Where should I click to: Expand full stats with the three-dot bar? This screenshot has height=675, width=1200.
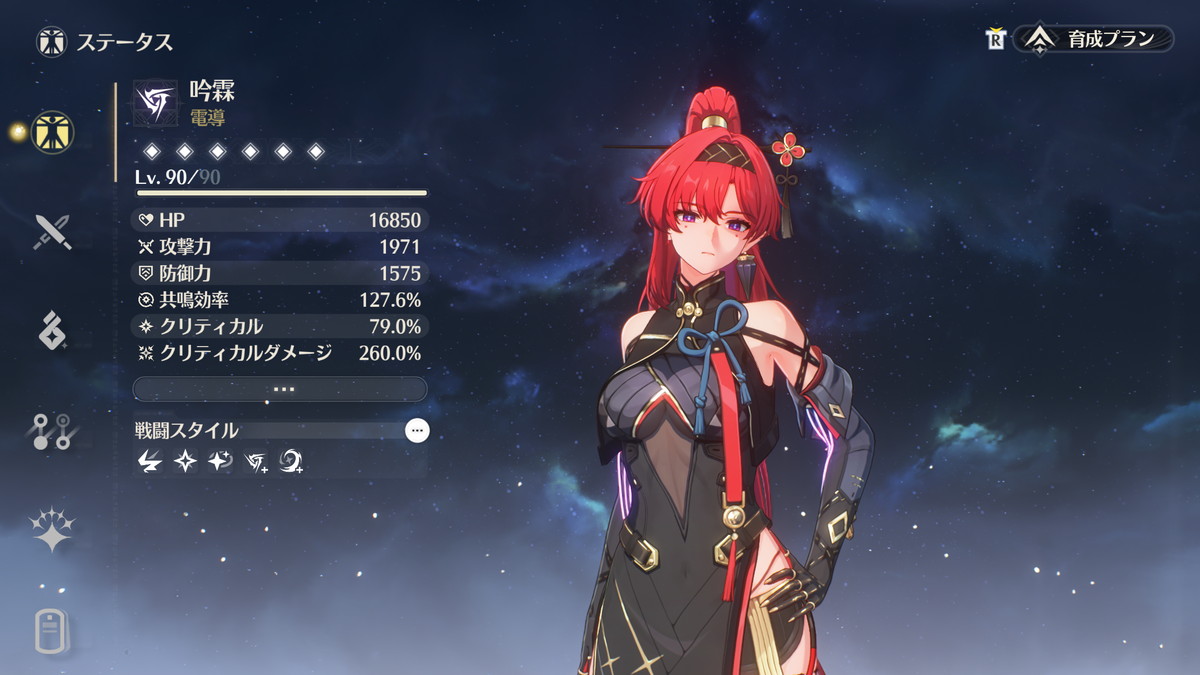coord(280,389)
